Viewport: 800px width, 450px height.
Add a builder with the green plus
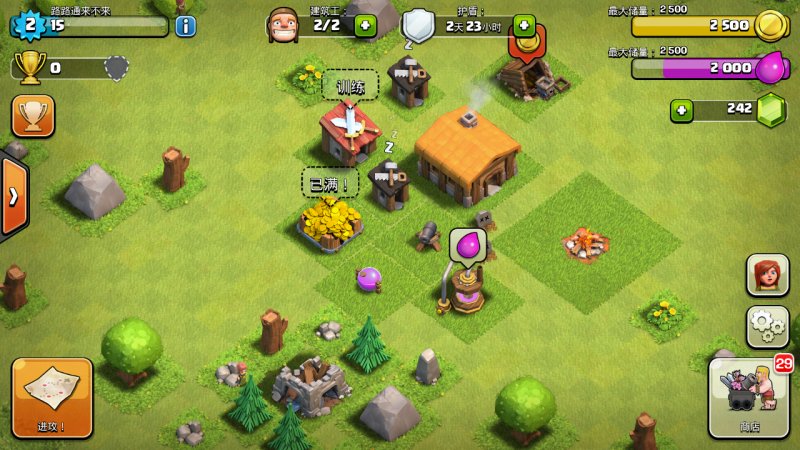(365, 26)
